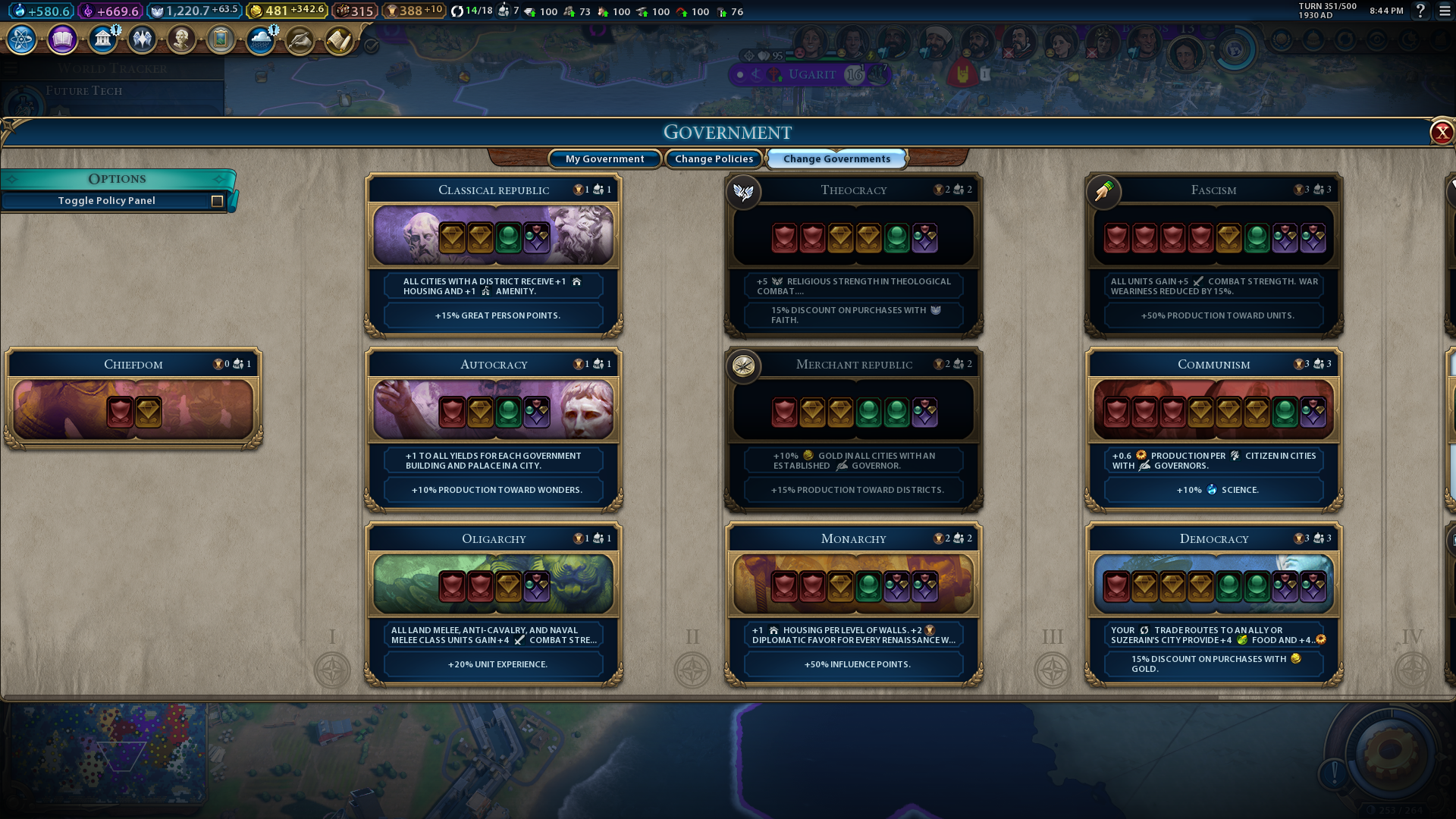This screenshot has height=819, width=1456.
Task: Pick the Fascism government card
Action: (x=1213, y=255)
